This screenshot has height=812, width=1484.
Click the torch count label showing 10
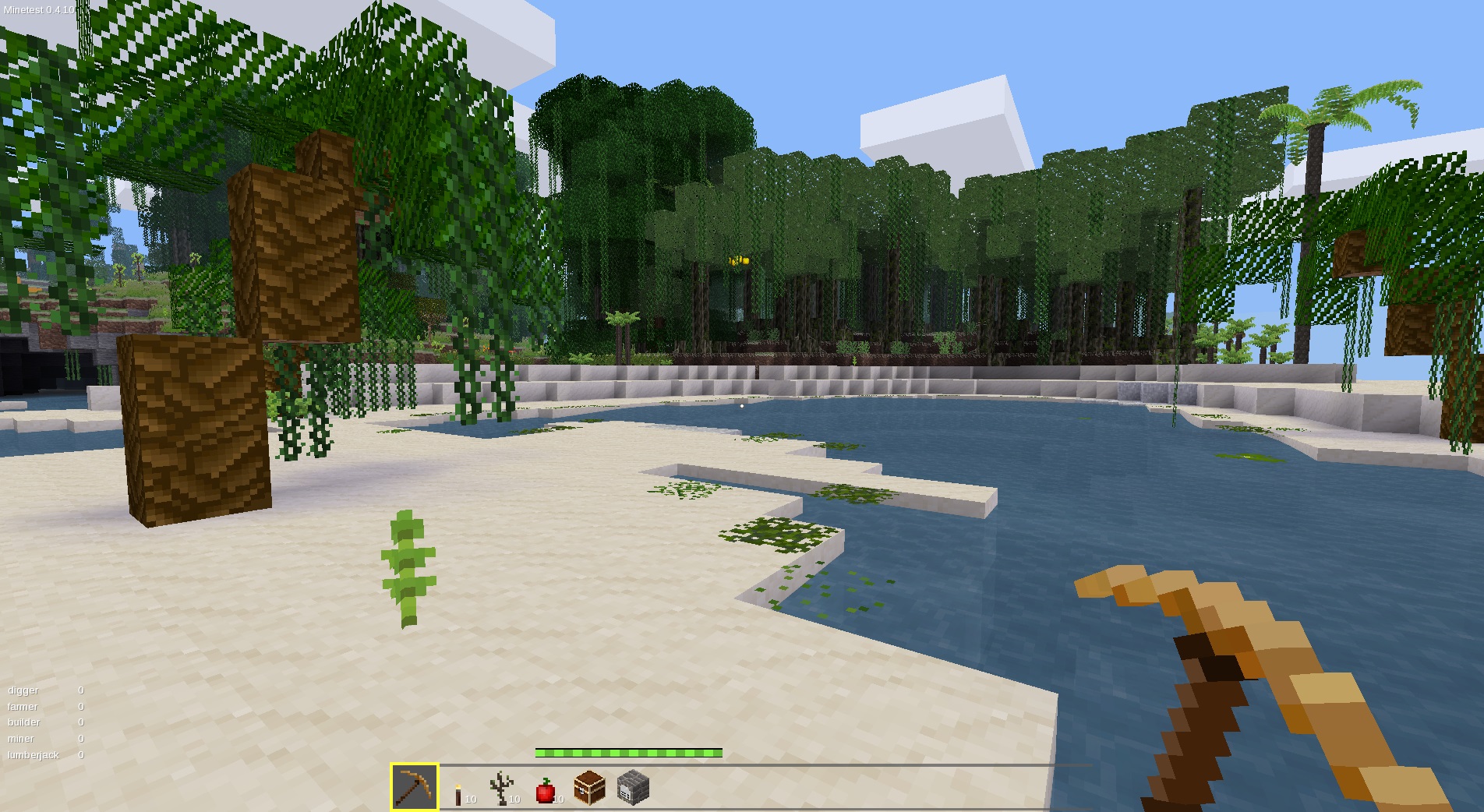pos(470,799)
